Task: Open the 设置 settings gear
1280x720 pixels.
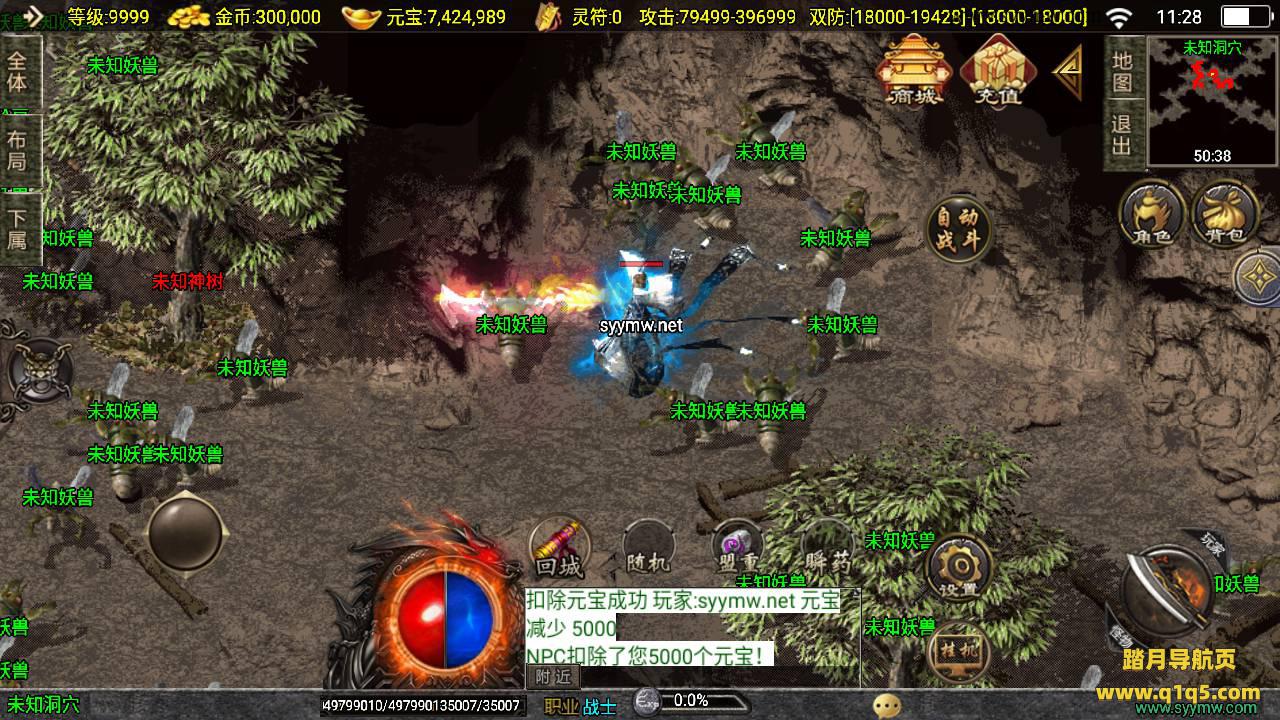Action: [x=959, y=570]
